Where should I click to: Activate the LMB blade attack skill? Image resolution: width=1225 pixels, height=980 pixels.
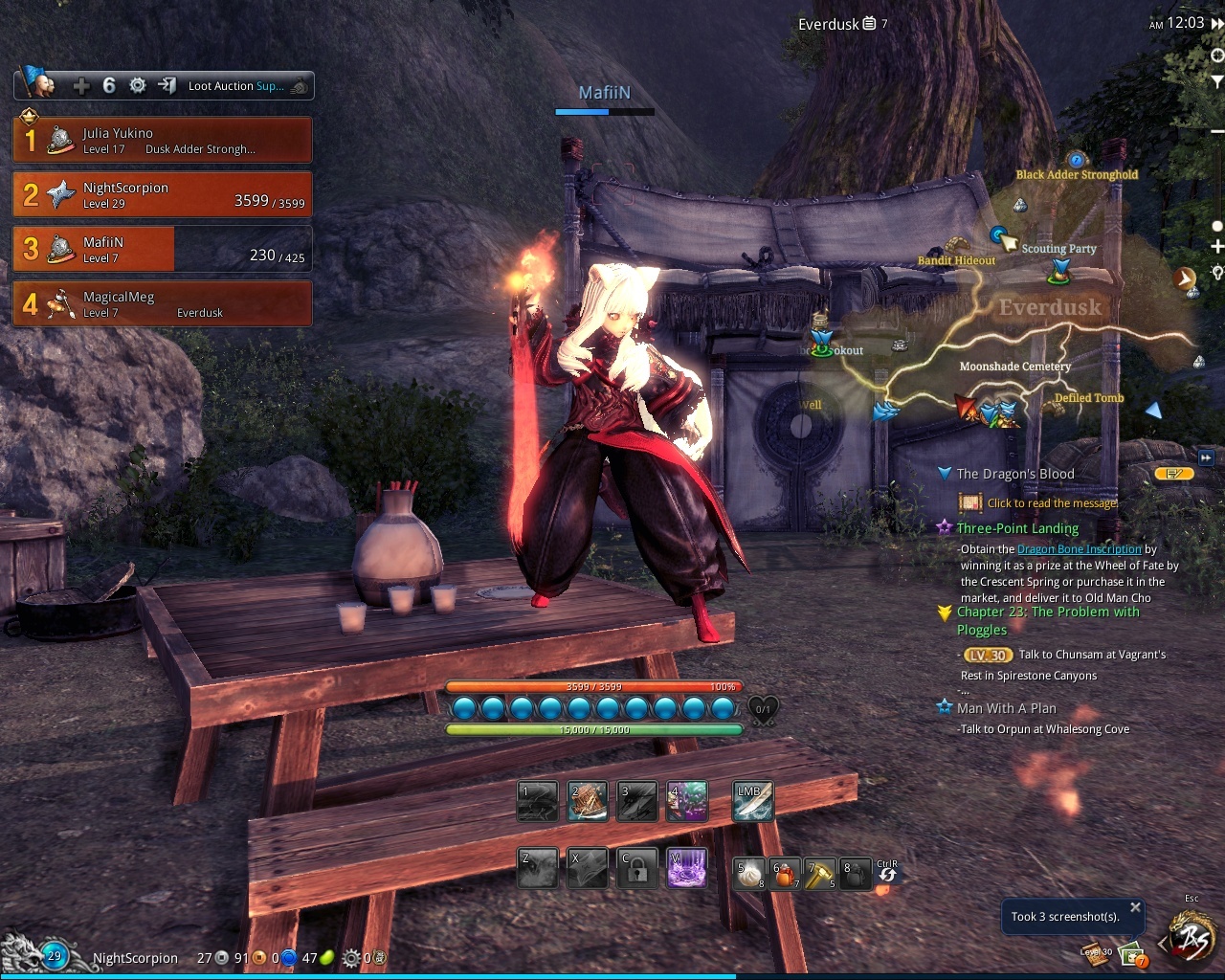[752, 802]
